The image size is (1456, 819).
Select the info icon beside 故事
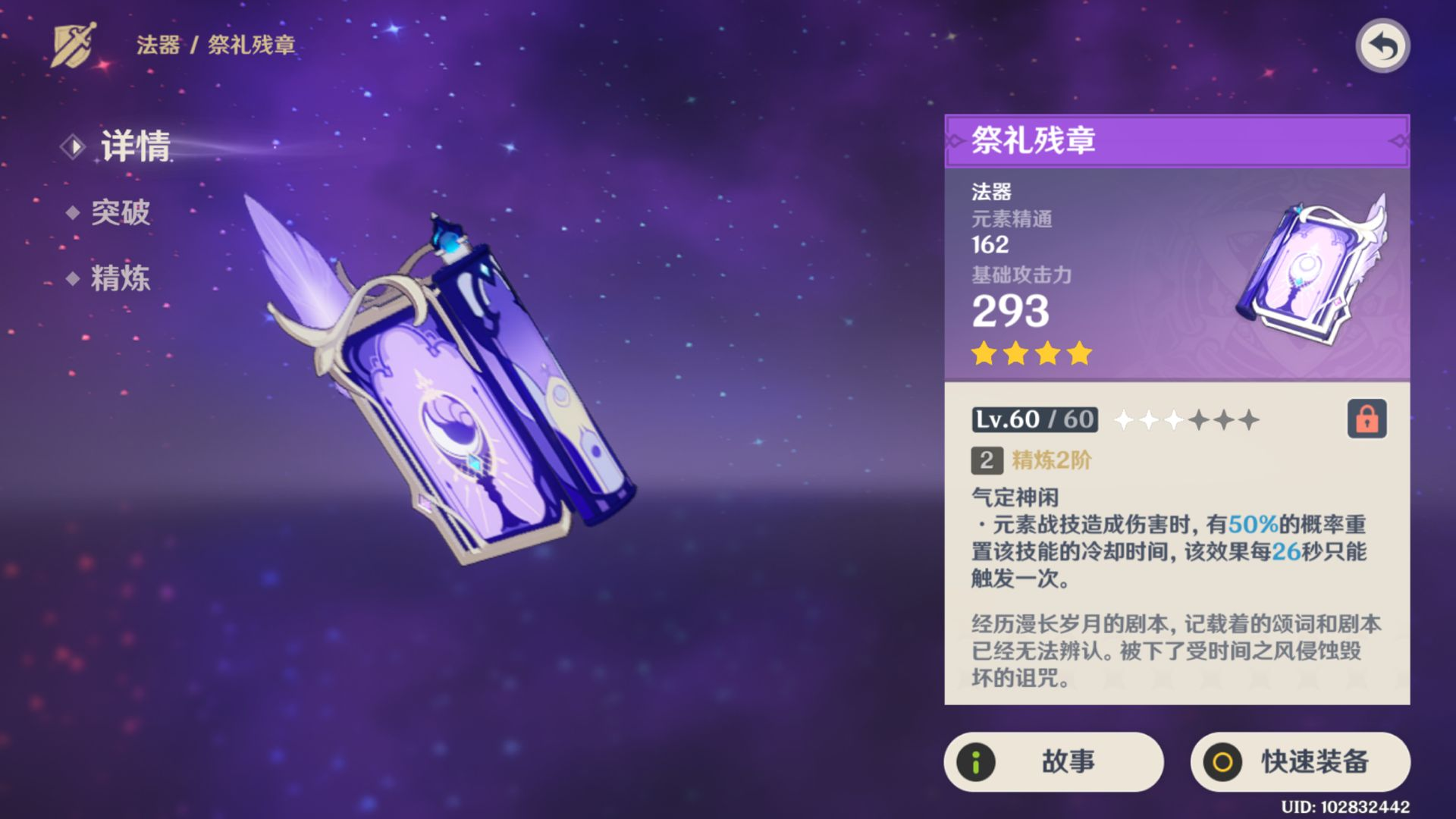[977, 763]
